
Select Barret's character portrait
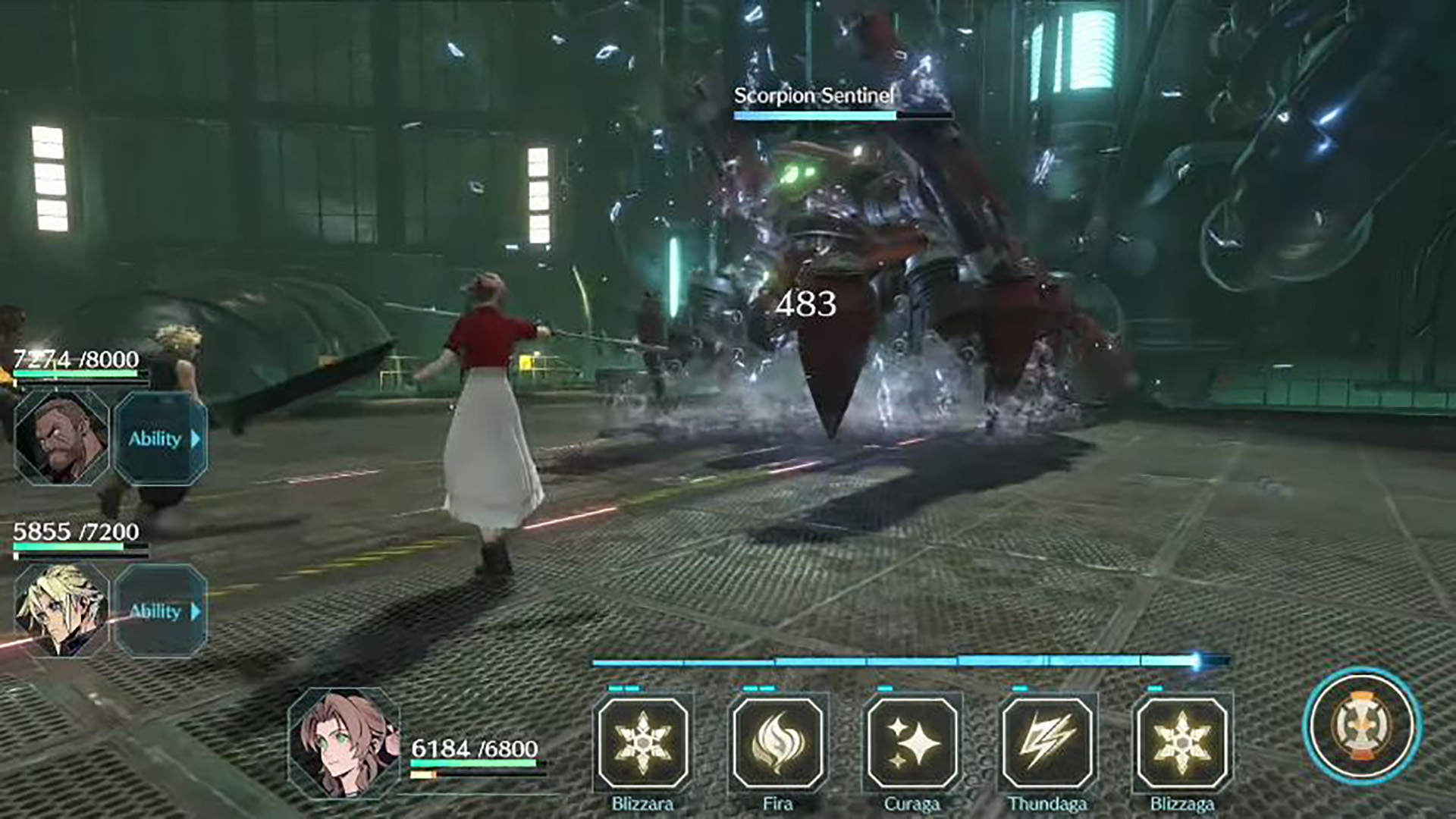(62, 438)
